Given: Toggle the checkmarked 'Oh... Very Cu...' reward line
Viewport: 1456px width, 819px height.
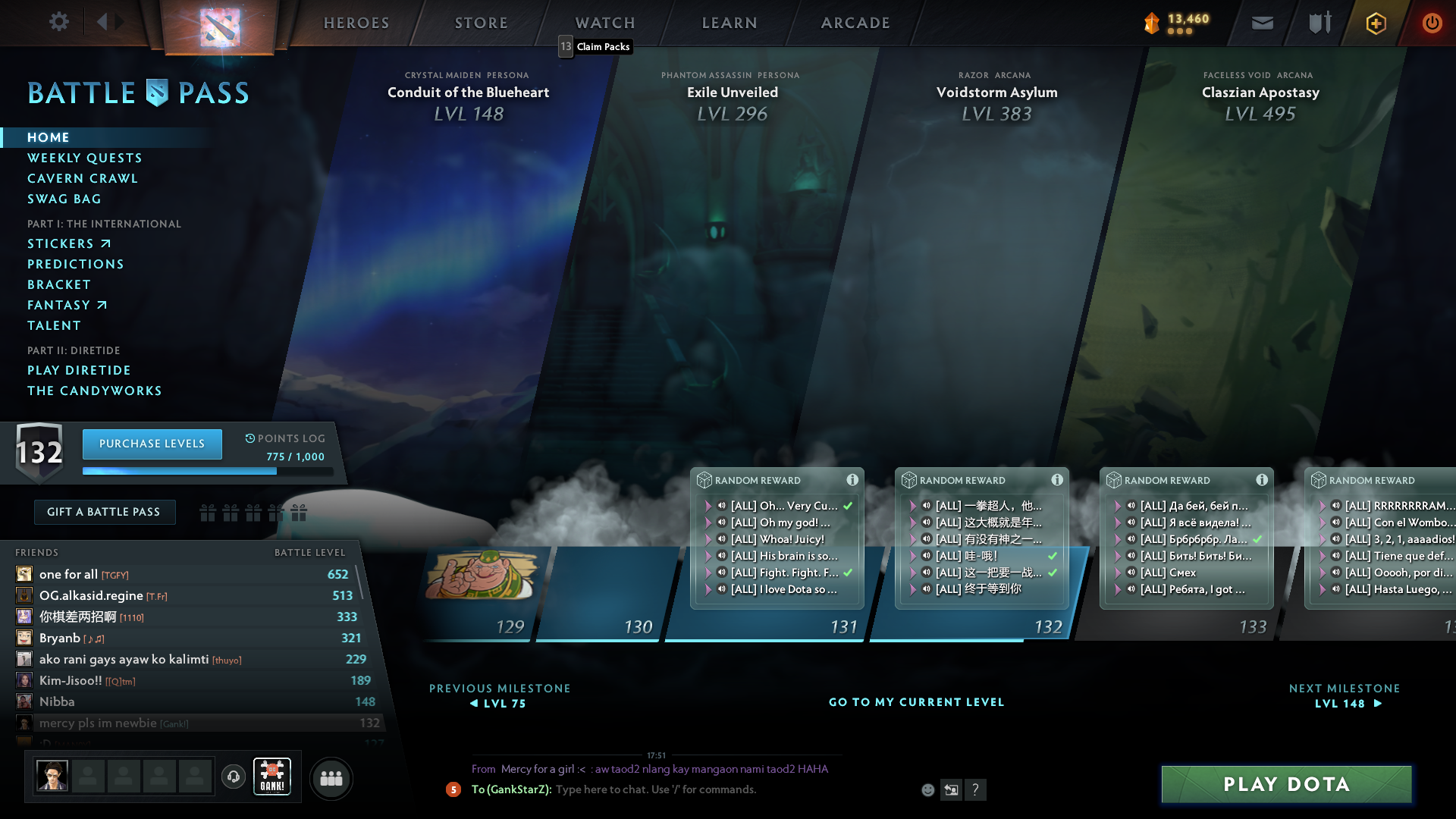Looking at the screenshot, I should [x=785, y=506].
